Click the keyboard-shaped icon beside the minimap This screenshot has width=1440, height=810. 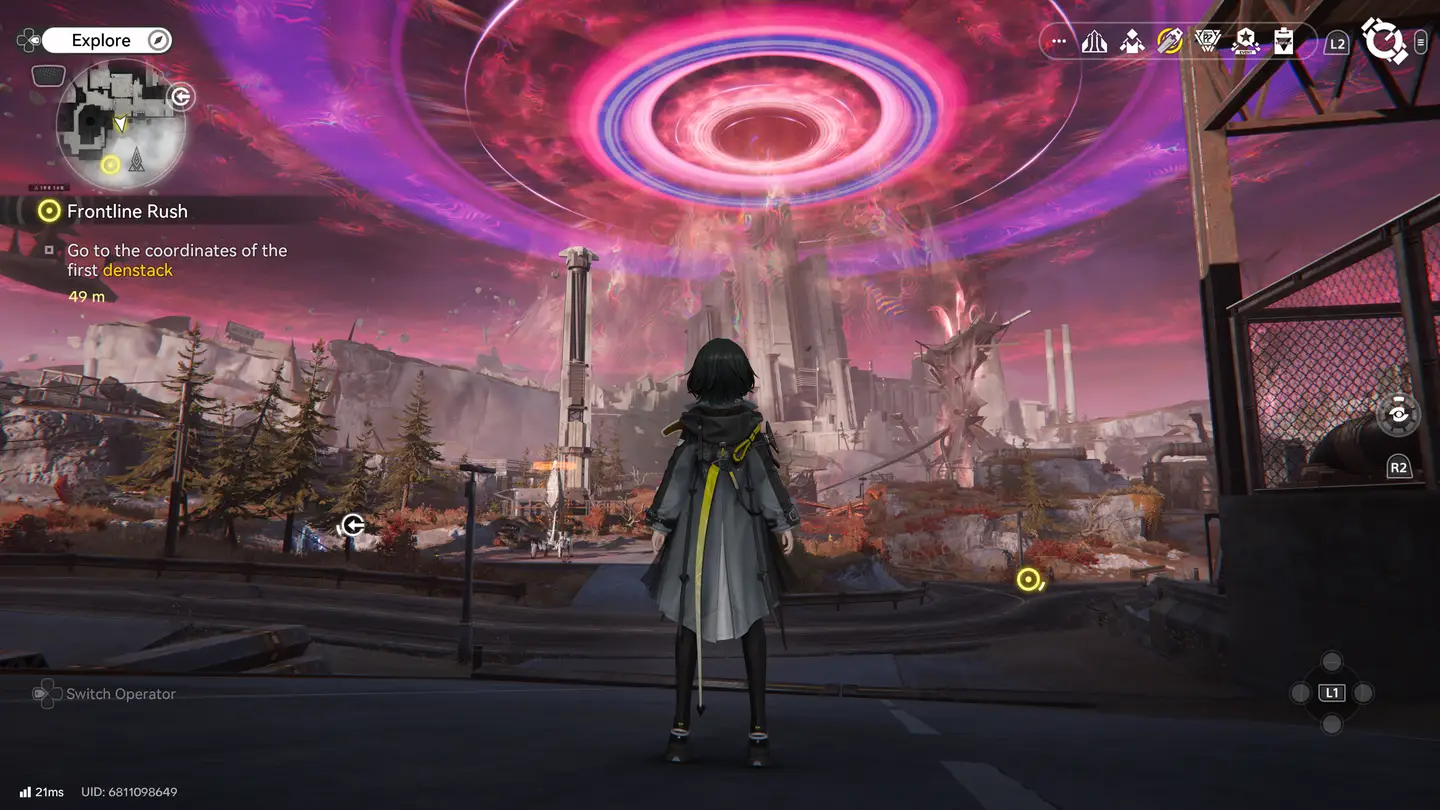(48, 75)
